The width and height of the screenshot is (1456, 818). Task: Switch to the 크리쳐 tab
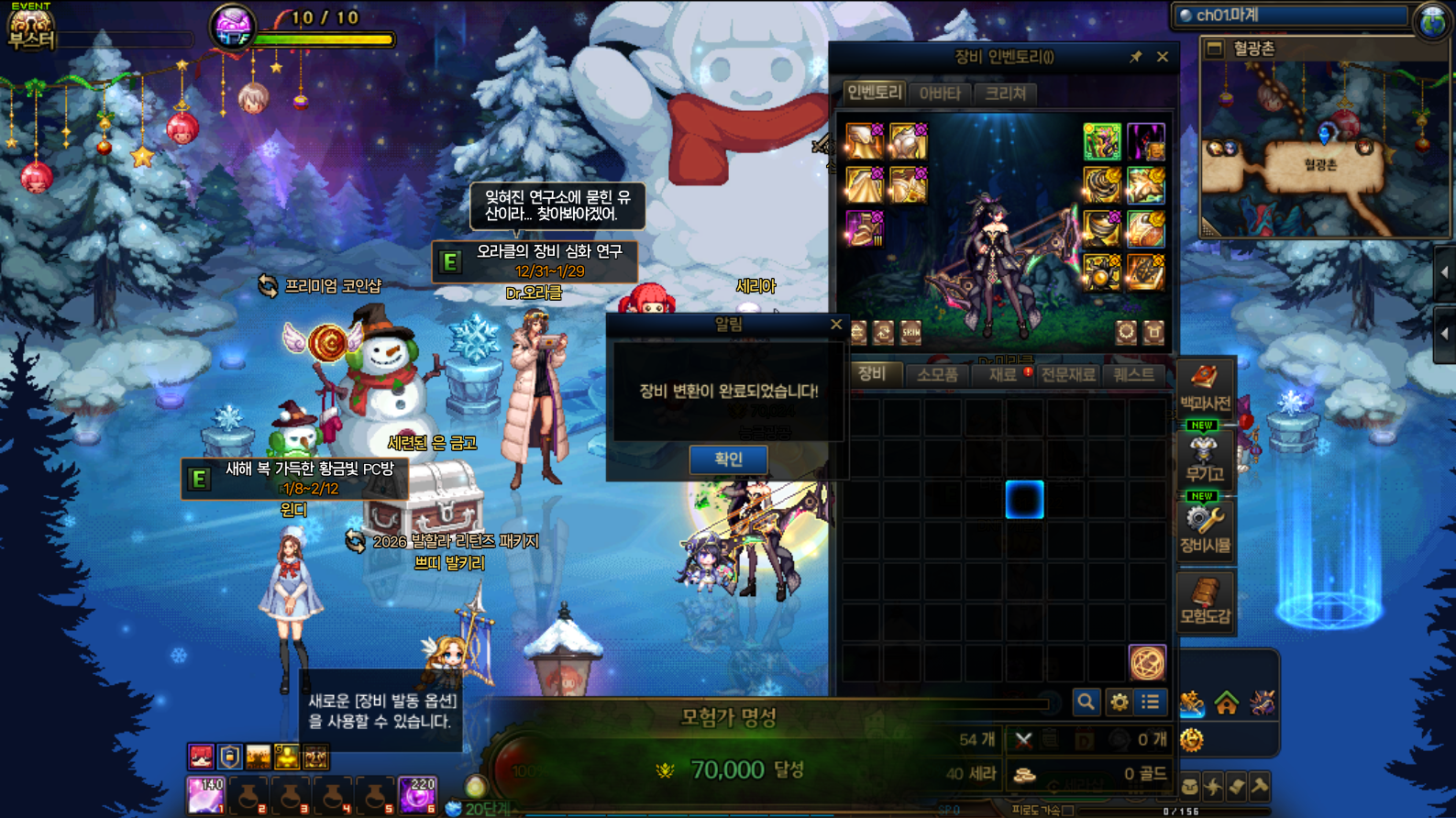coord(1006,93)
